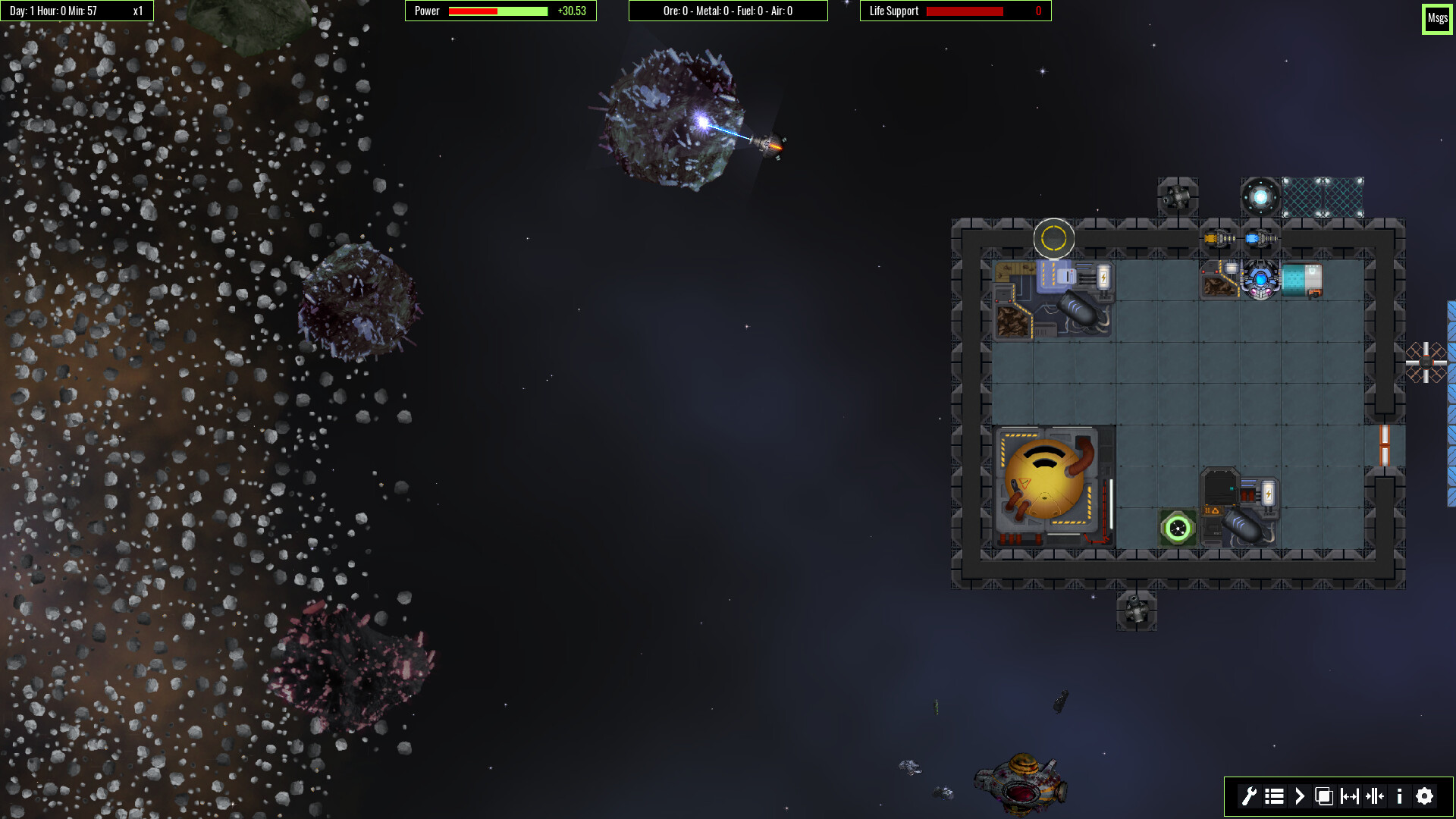Click the expand-width zoom icon
The width and height of the screenshot is (1456, 819).
click(1349, 797)
